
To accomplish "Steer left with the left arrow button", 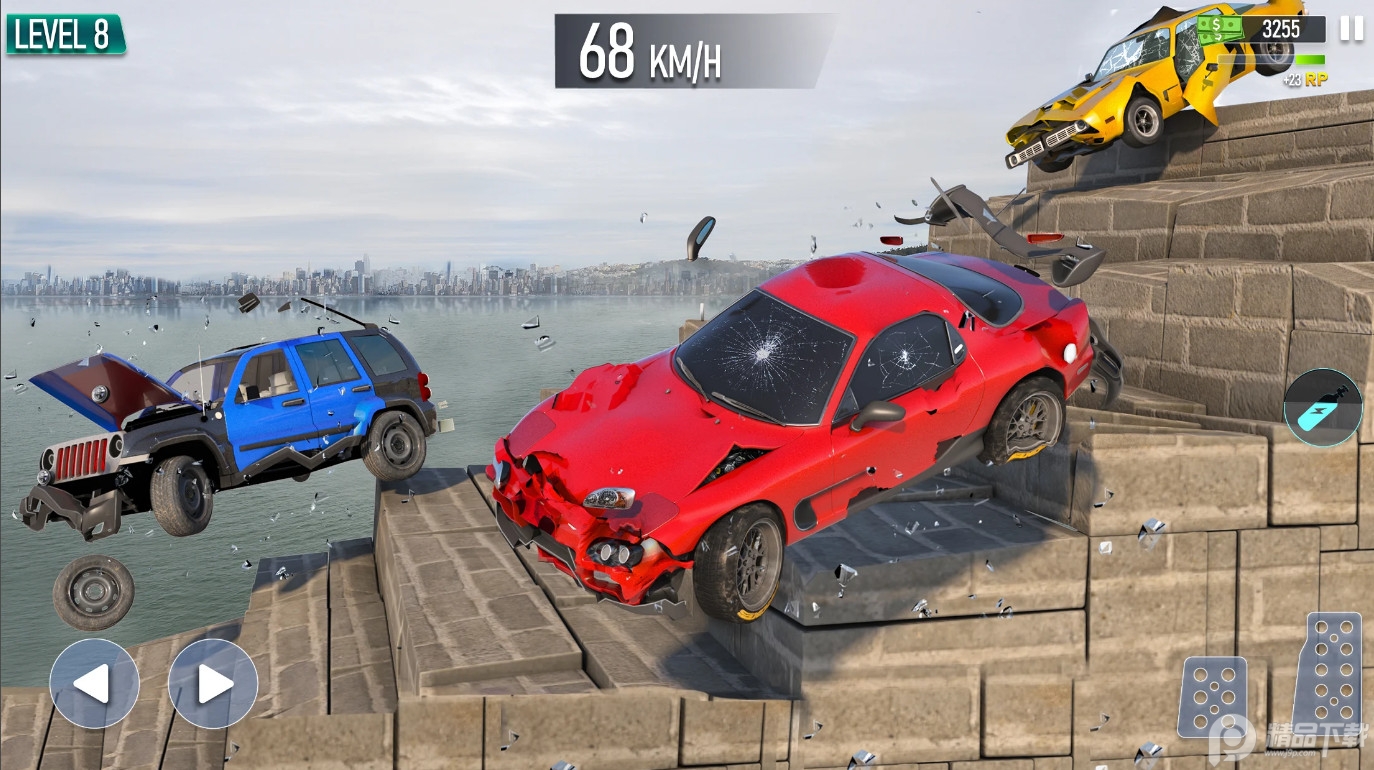I will coord(94,684).
